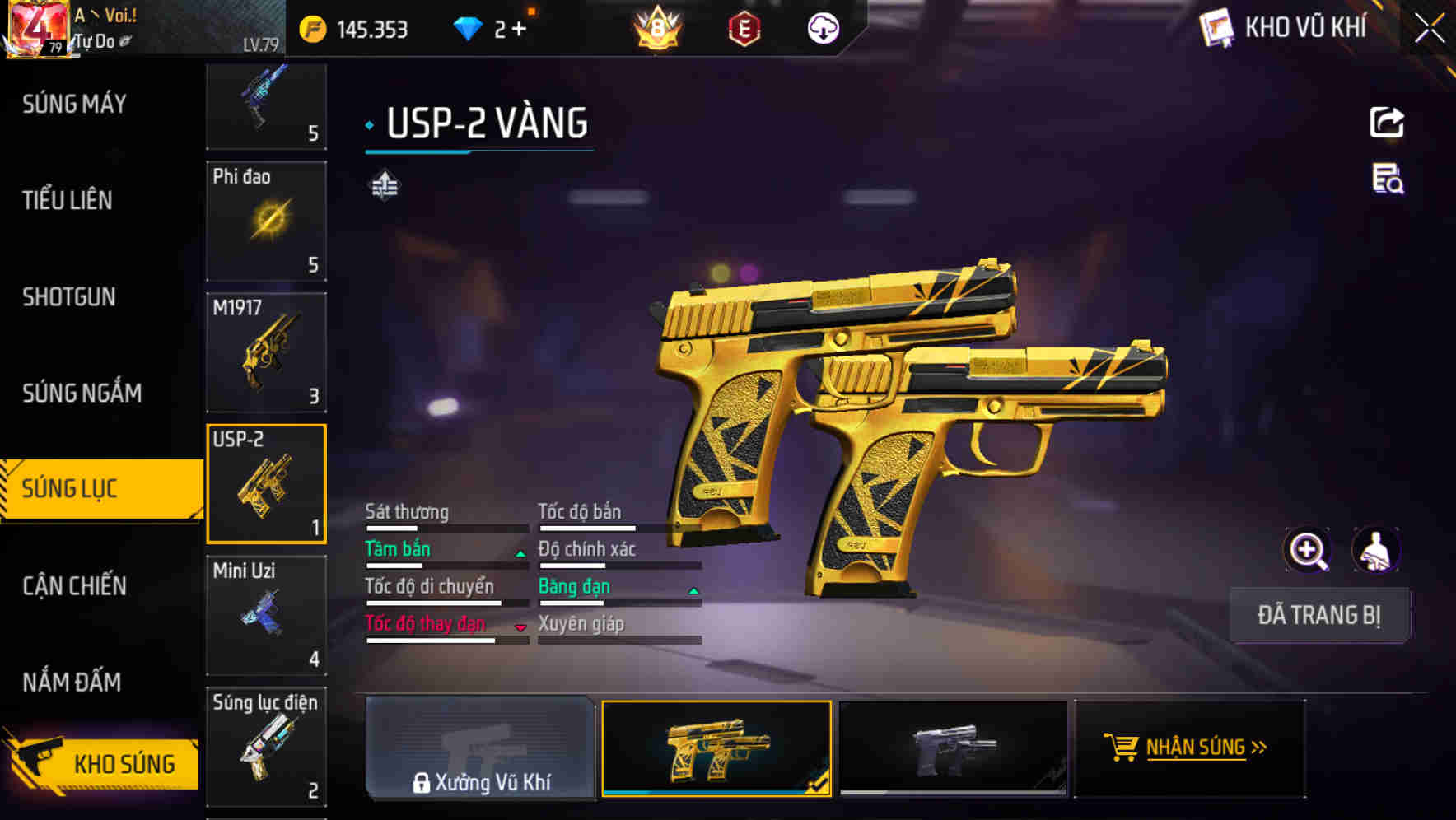Select the default silver USP-2 skin thumbnail
Screen dimensions: 1456x820
(953, 749)
